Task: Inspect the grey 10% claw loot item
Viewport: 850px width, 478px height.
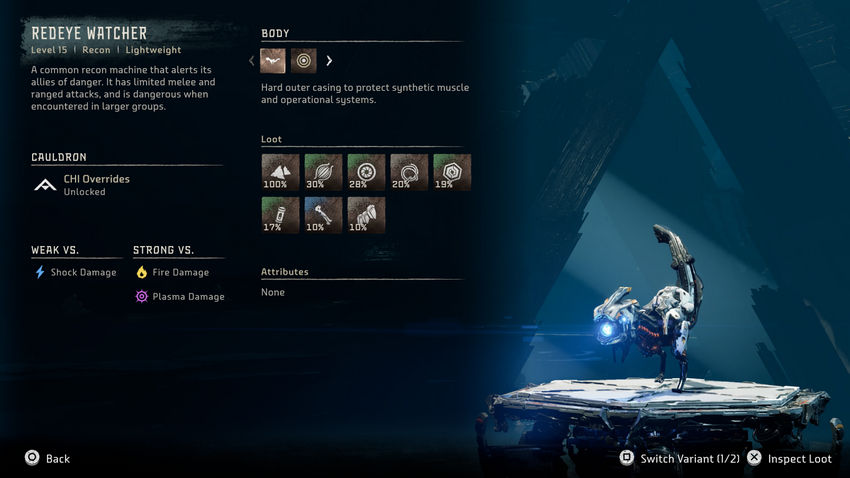Action: [x=366, y=215]
